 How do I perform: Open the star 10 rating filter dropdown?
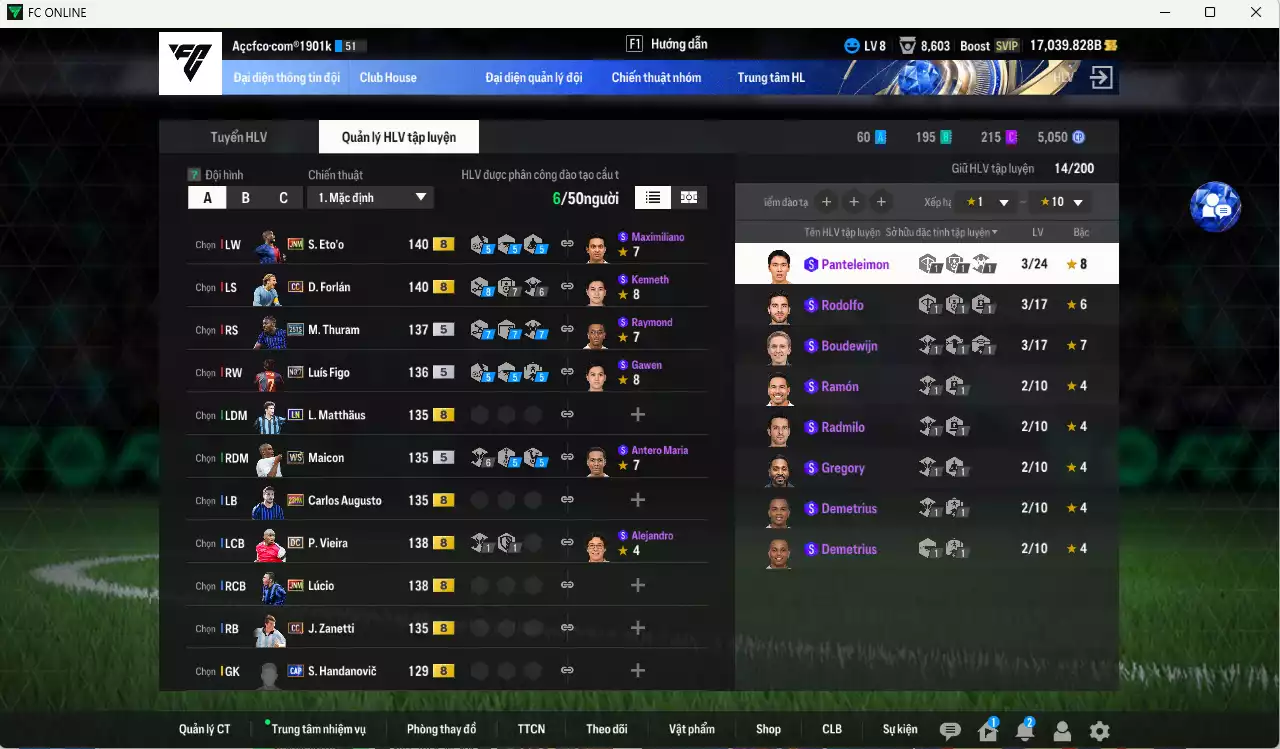tap(1057, 201)
